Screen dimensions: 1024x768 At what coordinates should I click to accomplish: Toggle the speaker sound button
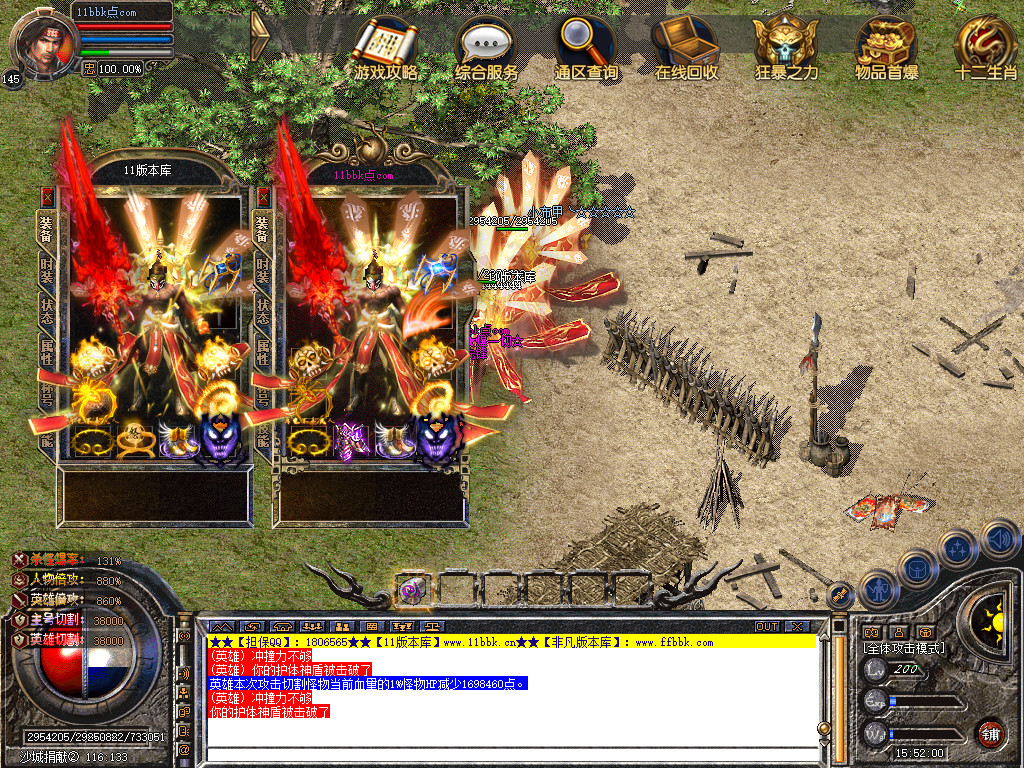pos(1000,540)
